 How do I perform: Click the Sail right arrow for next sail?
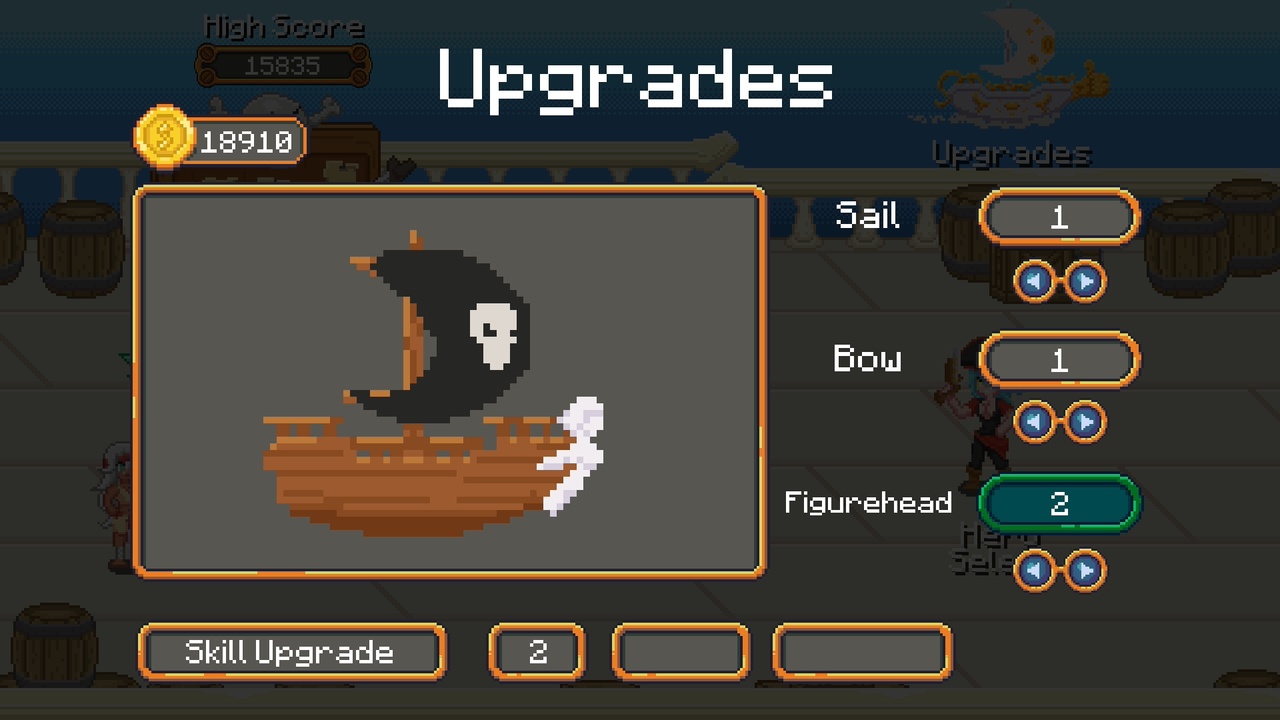point(1085,281)
